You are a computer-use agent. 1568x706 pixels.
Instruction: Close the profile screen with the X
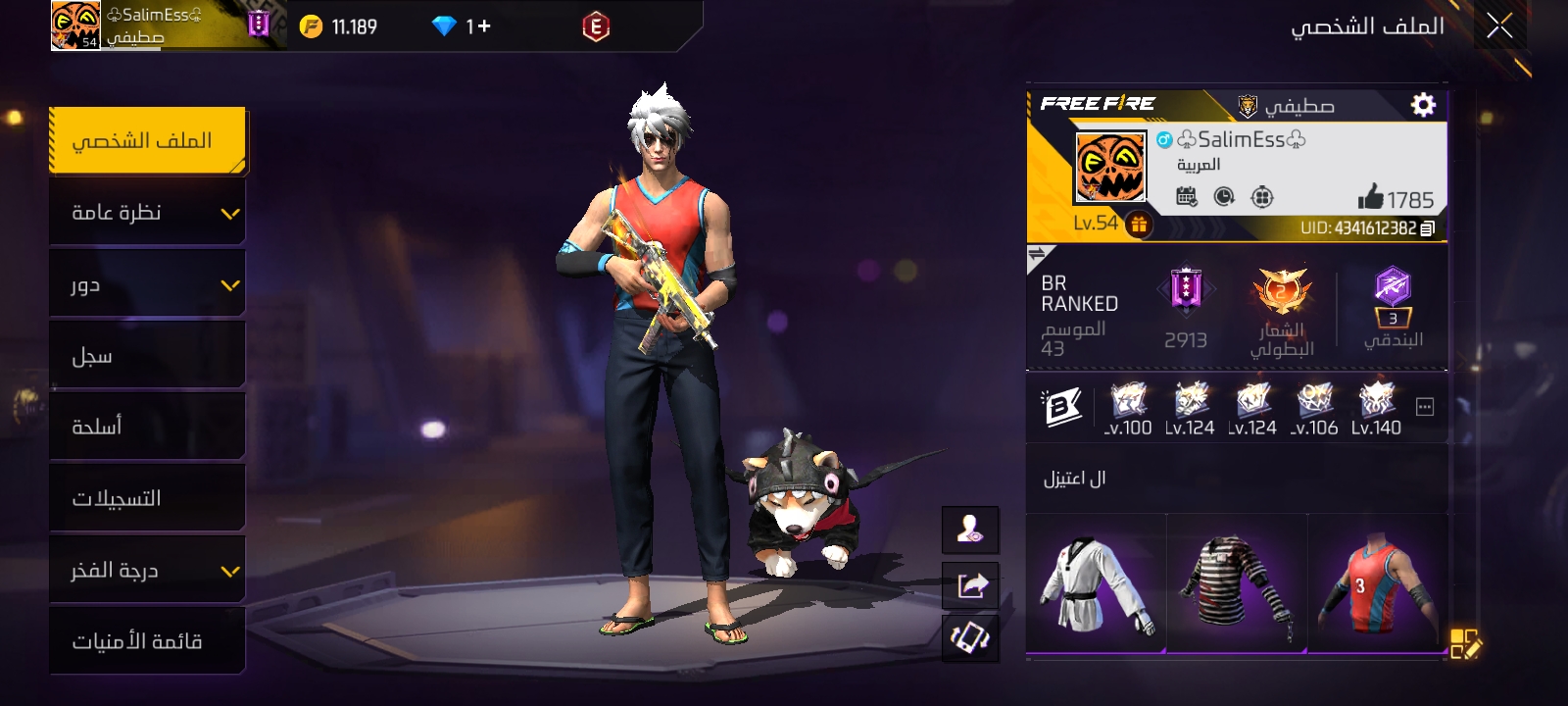tap(1498, 26)
